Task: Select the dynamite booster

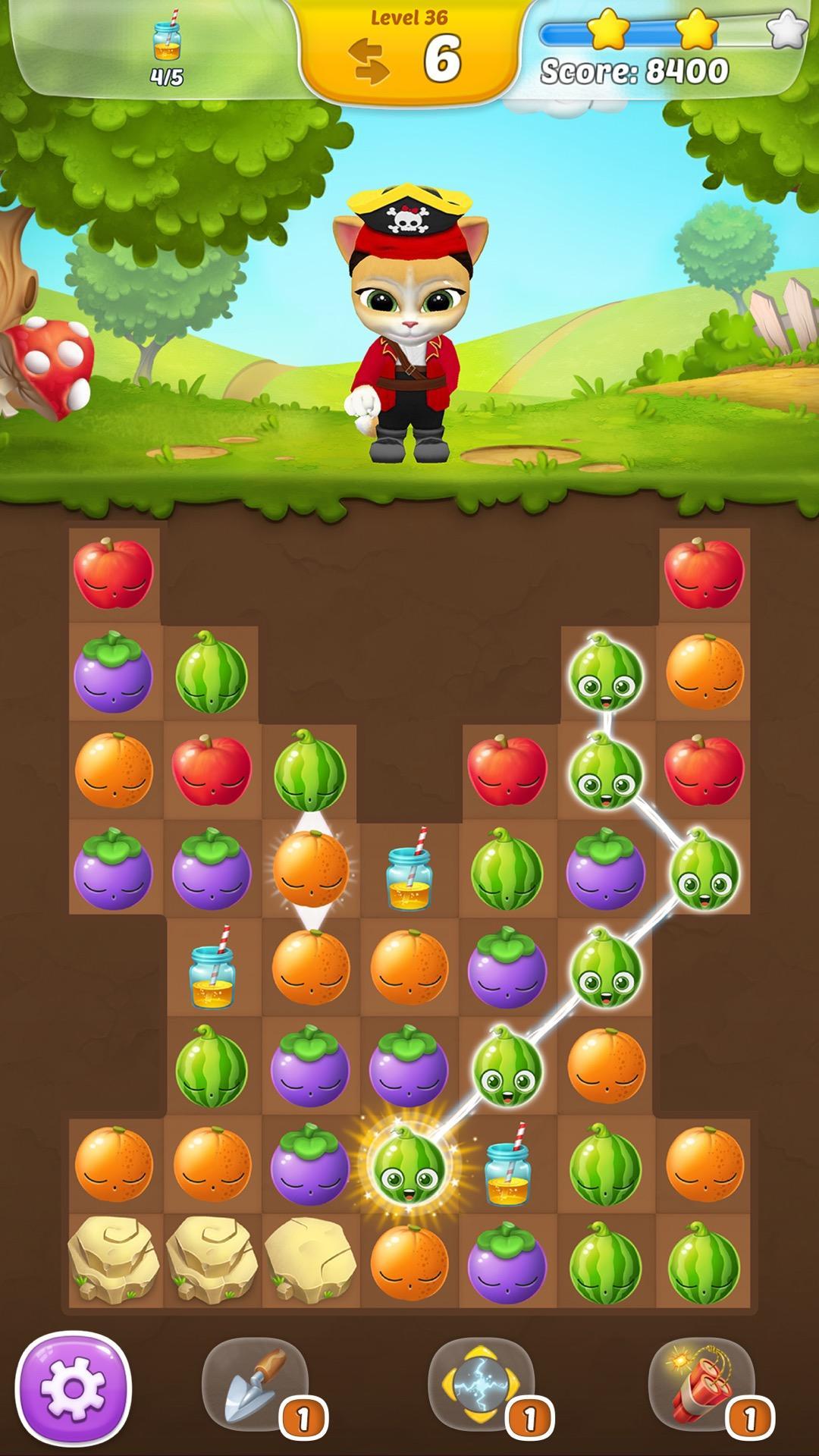Action: click(701, 1385)
